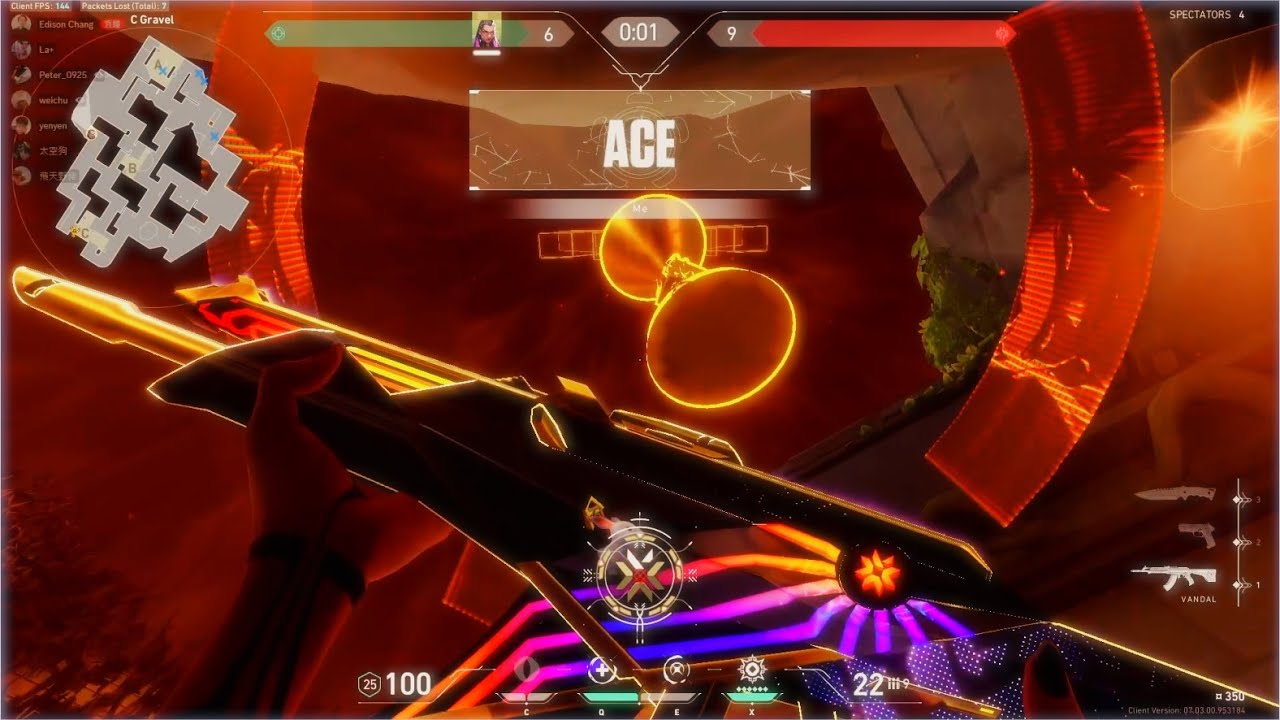Click the Me label under the ACE banner

[x=640, y=209]
